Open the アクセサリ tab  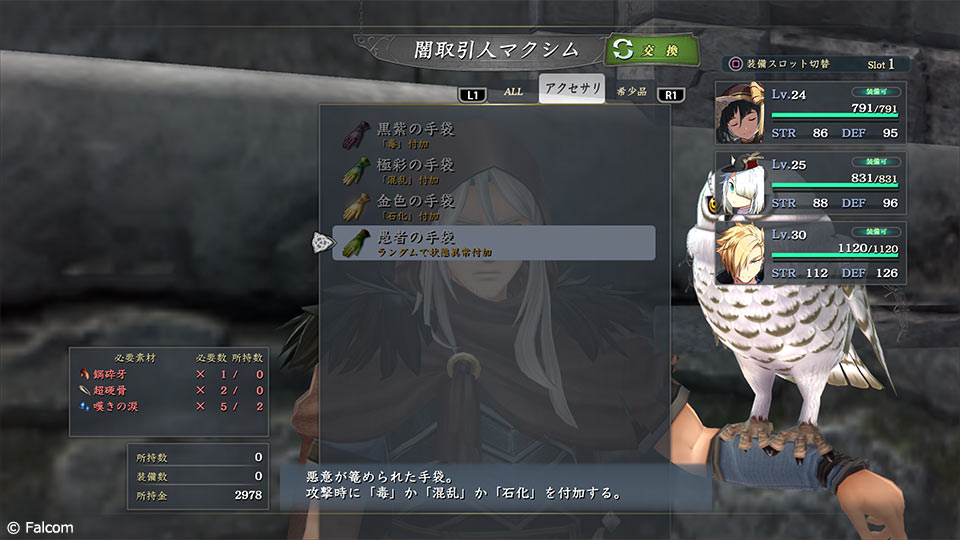pos(573,89)
